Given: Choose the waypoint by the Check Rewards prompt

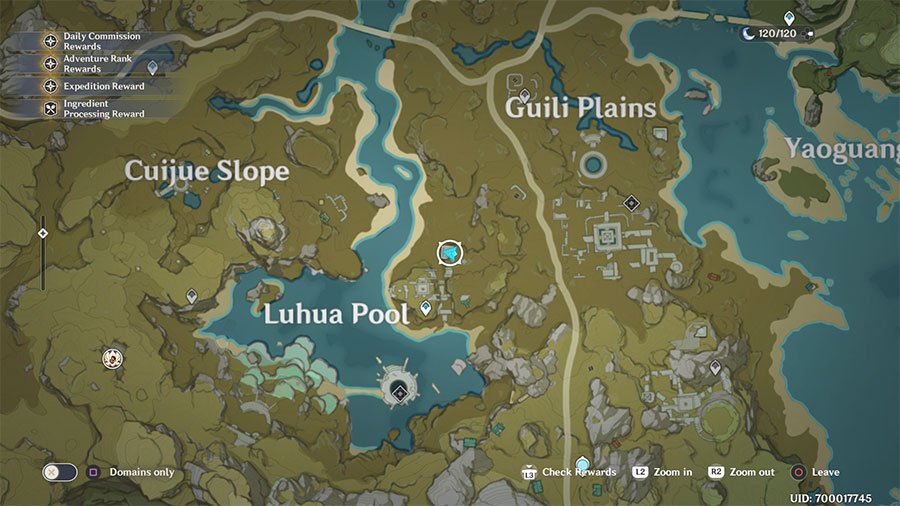Looking at the screenshot, I should [583, 463].
